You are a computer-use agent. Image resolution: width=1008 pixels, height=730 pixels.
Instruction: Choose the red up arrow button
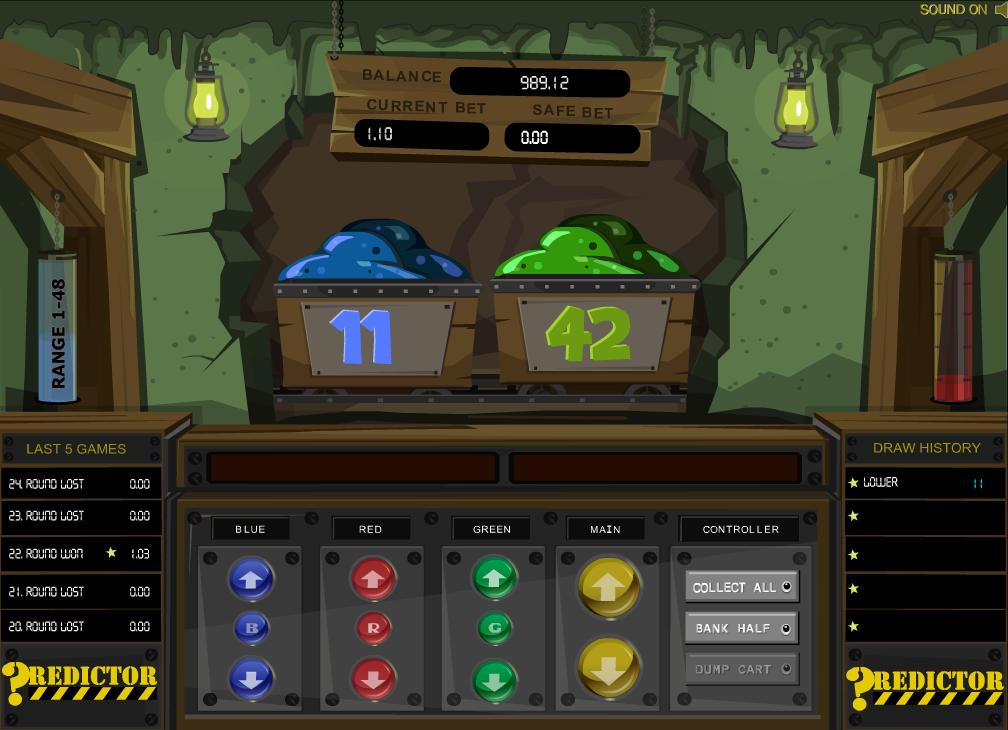372,578
